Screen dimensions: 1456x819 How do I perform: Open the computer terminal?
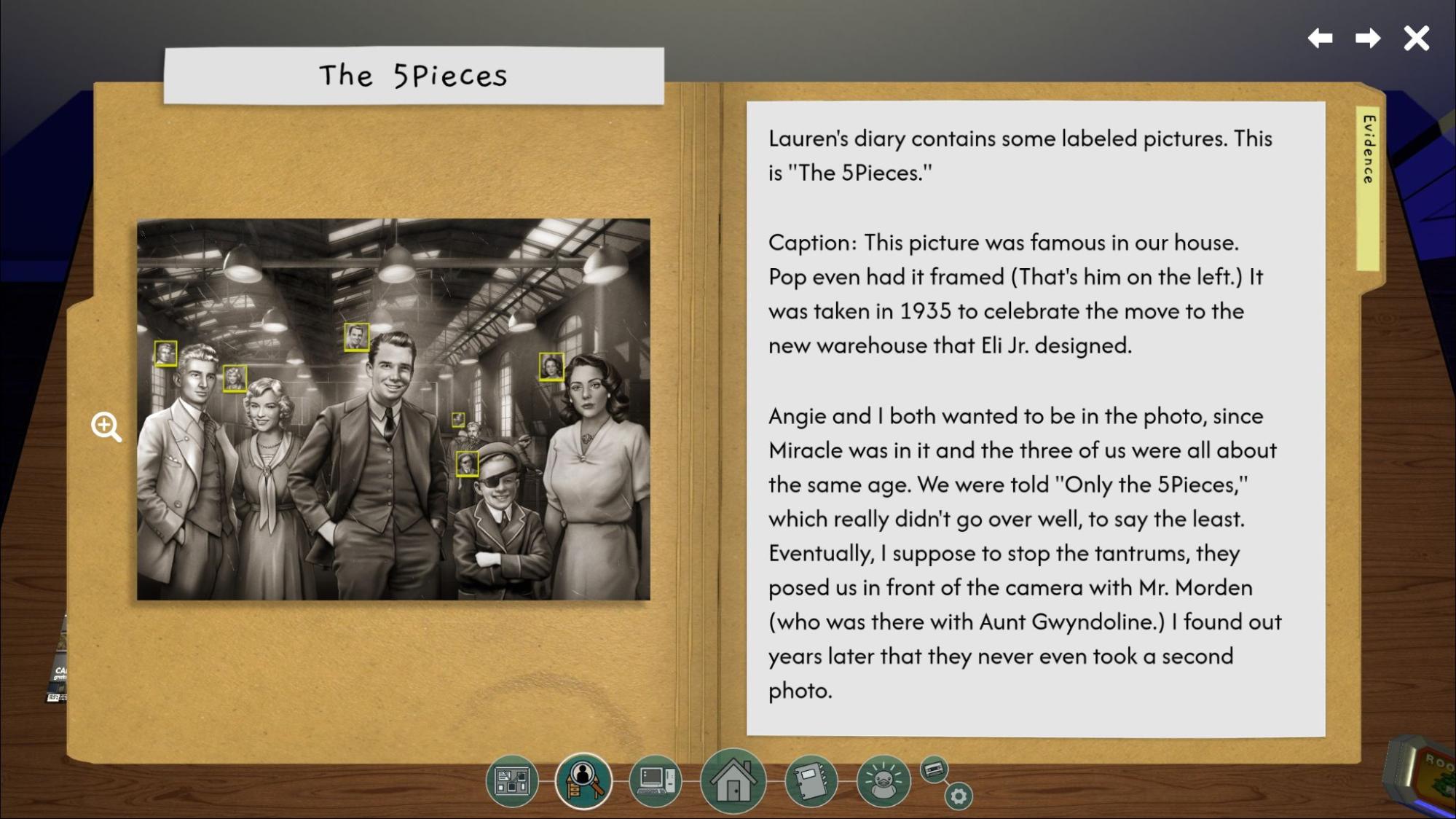(x=656, y=781)
